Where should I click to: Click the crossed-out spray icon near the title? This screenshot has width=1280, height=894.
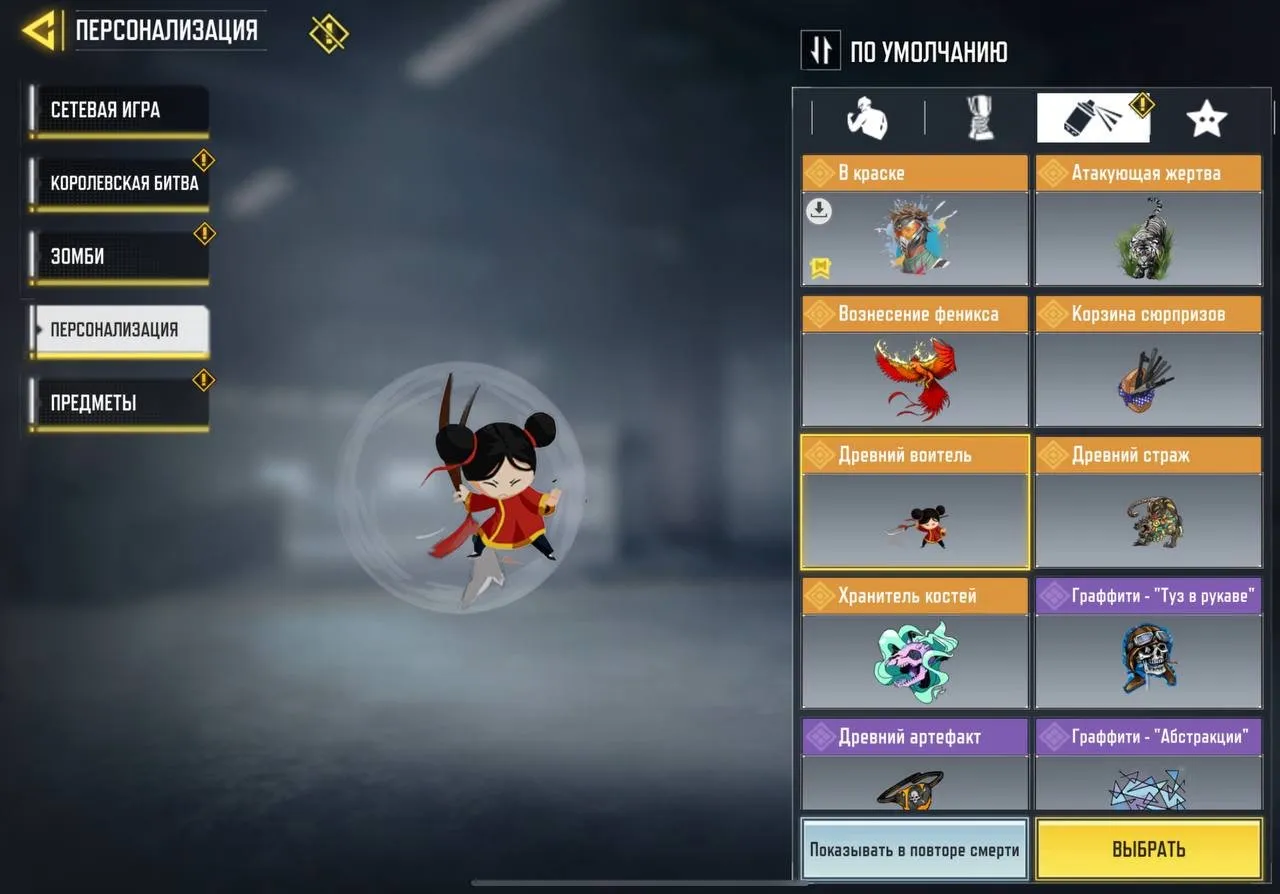329,31
